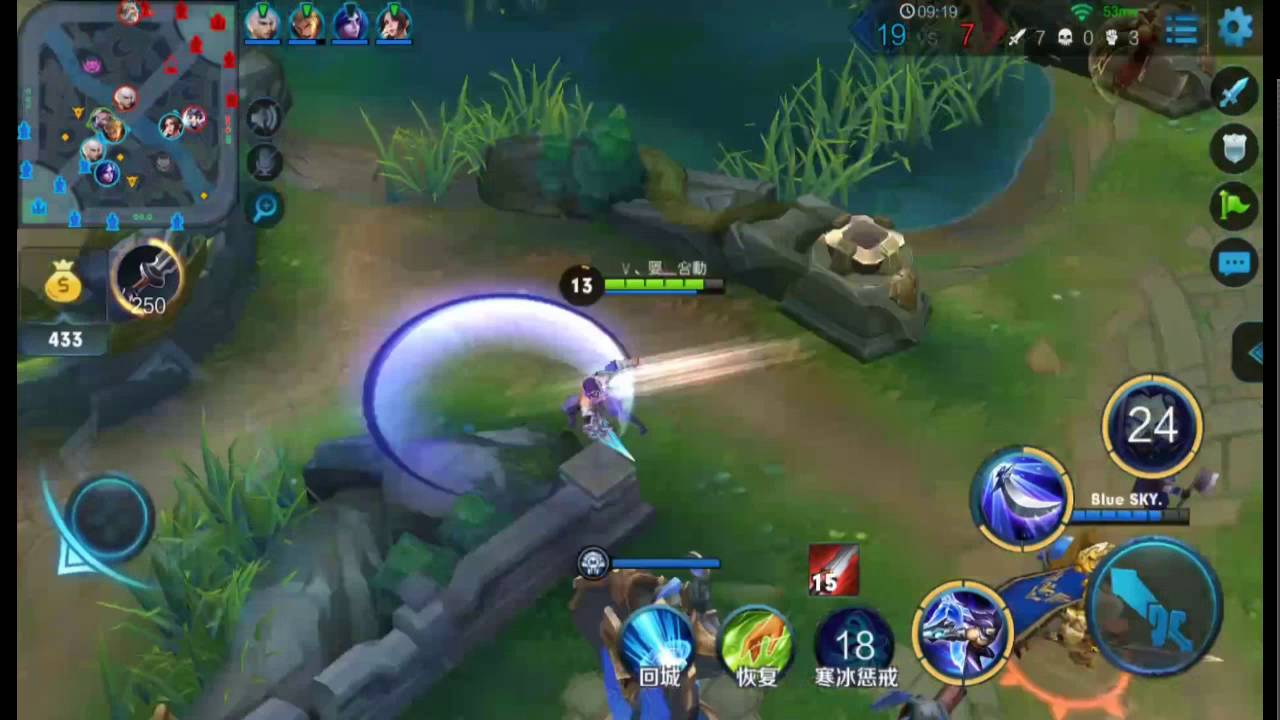Toggle the microphone voice icon
The image size is (1280, 720).
tap(264, 163)
